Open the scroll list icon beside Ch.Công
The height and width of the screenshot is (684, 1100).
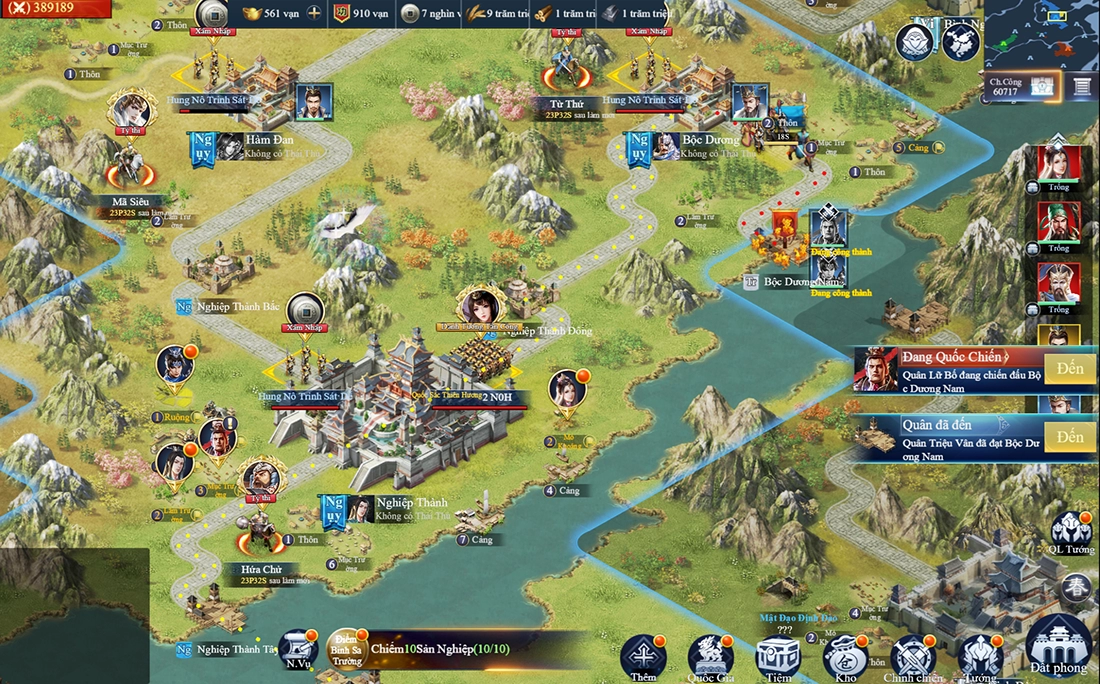(x=1081, y=86)
